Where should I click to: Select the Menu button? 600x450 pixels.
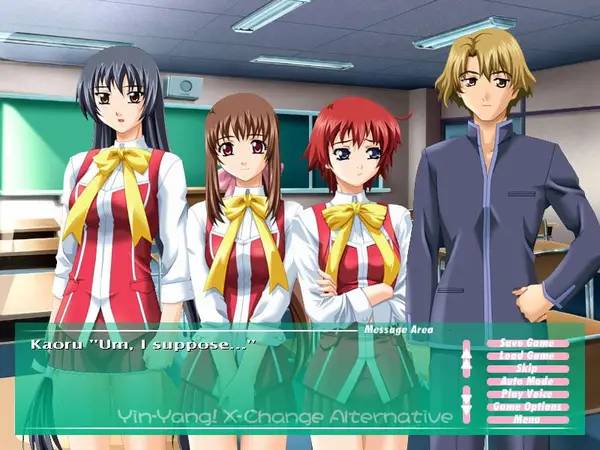[x=526, y=419]
